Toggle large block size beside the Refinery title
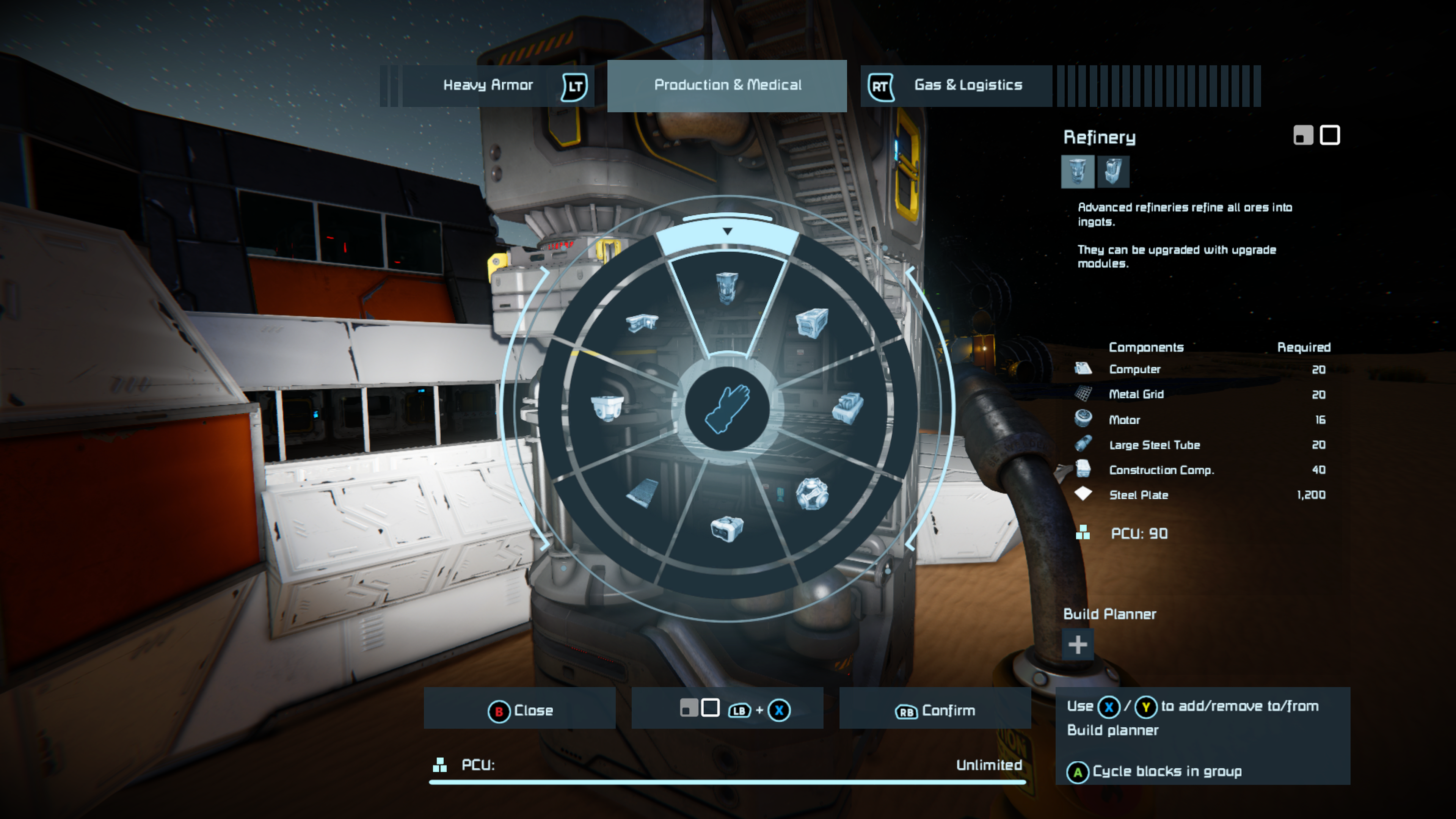The height and width of the screenshot is (819, 1456). click(x=1329, y=136)
